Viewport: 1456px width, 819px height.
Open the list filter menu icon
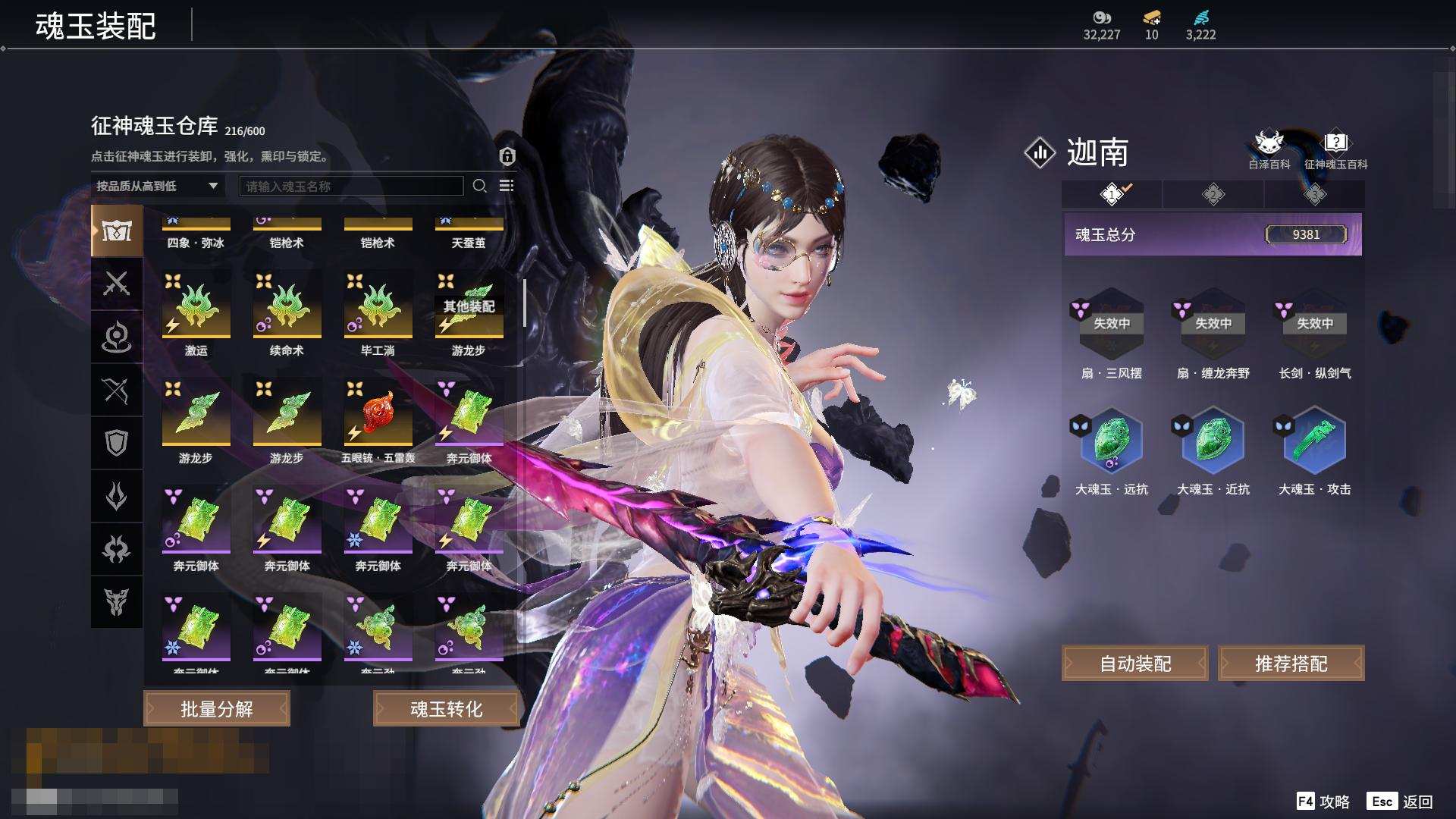tap(507, 186)
